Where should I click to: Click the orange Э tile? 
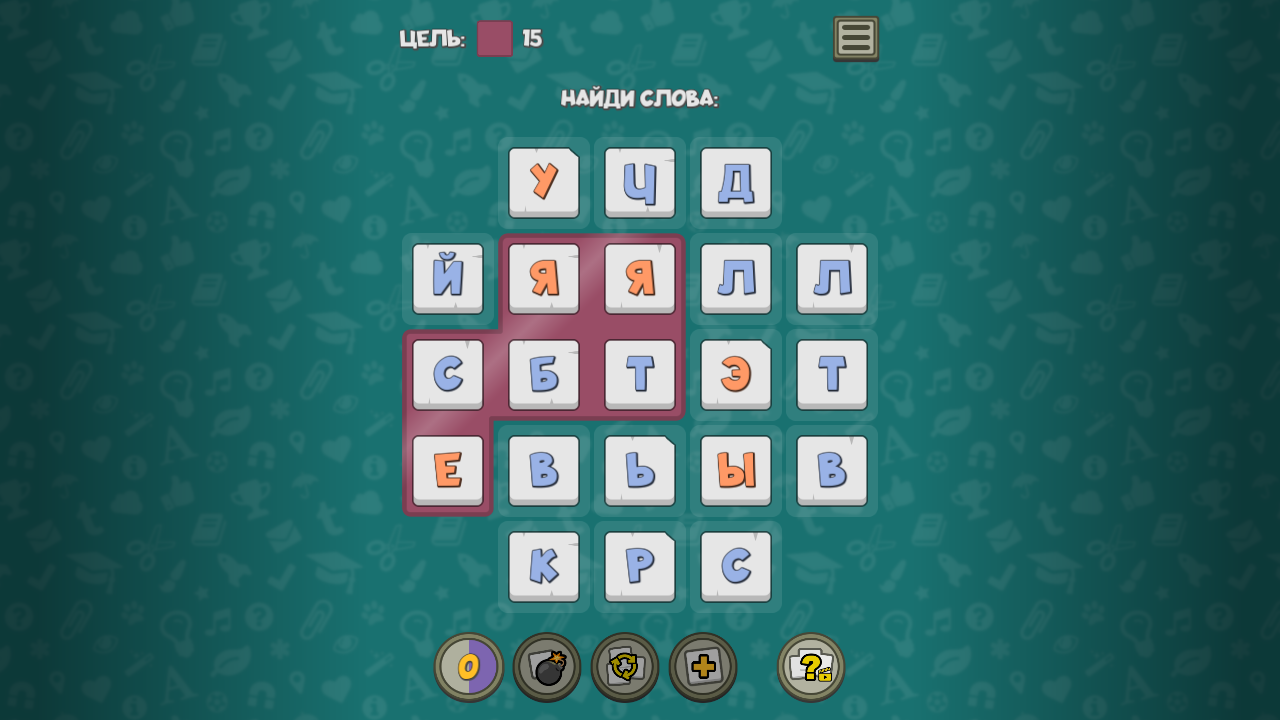tap(734, 374)
